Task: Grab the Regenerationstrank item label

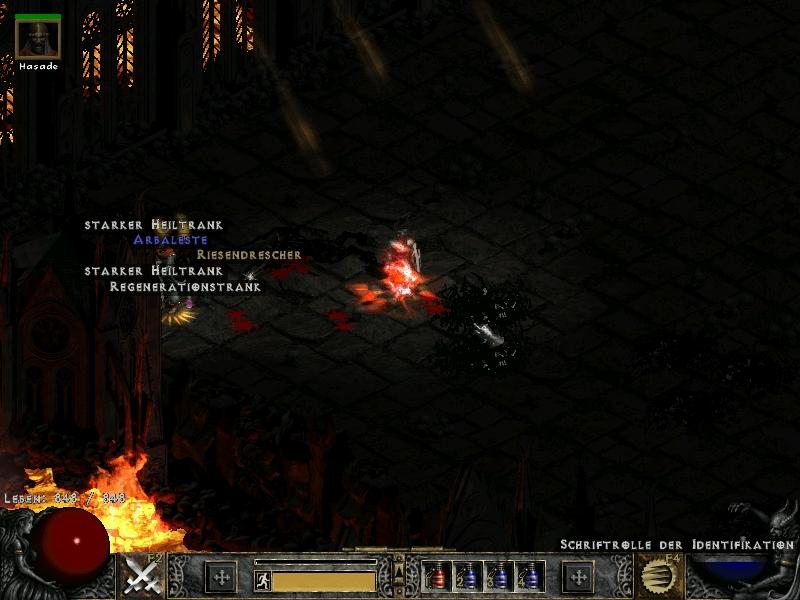Action: tap(185, 286)
